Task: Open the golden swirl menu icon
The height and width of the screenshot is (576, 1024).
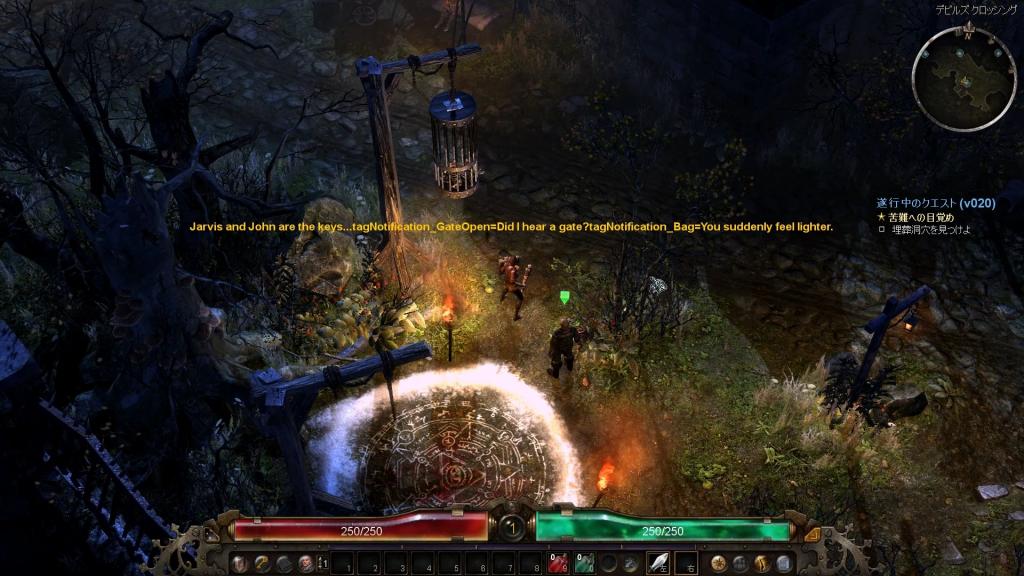Action: tap(262, 563)
